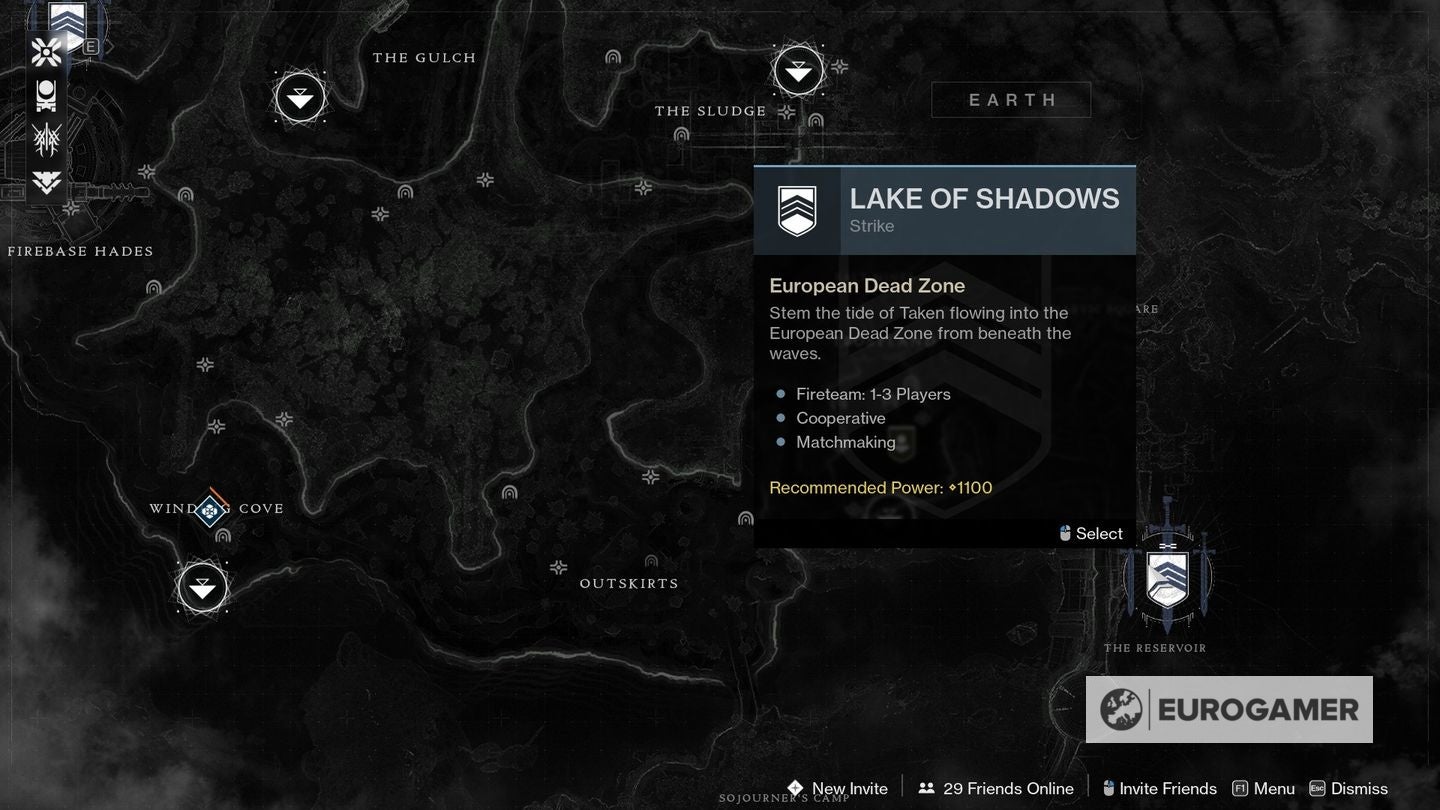View the 29 Friends Online list
Screen dimensions: 1440x810
1007,788
